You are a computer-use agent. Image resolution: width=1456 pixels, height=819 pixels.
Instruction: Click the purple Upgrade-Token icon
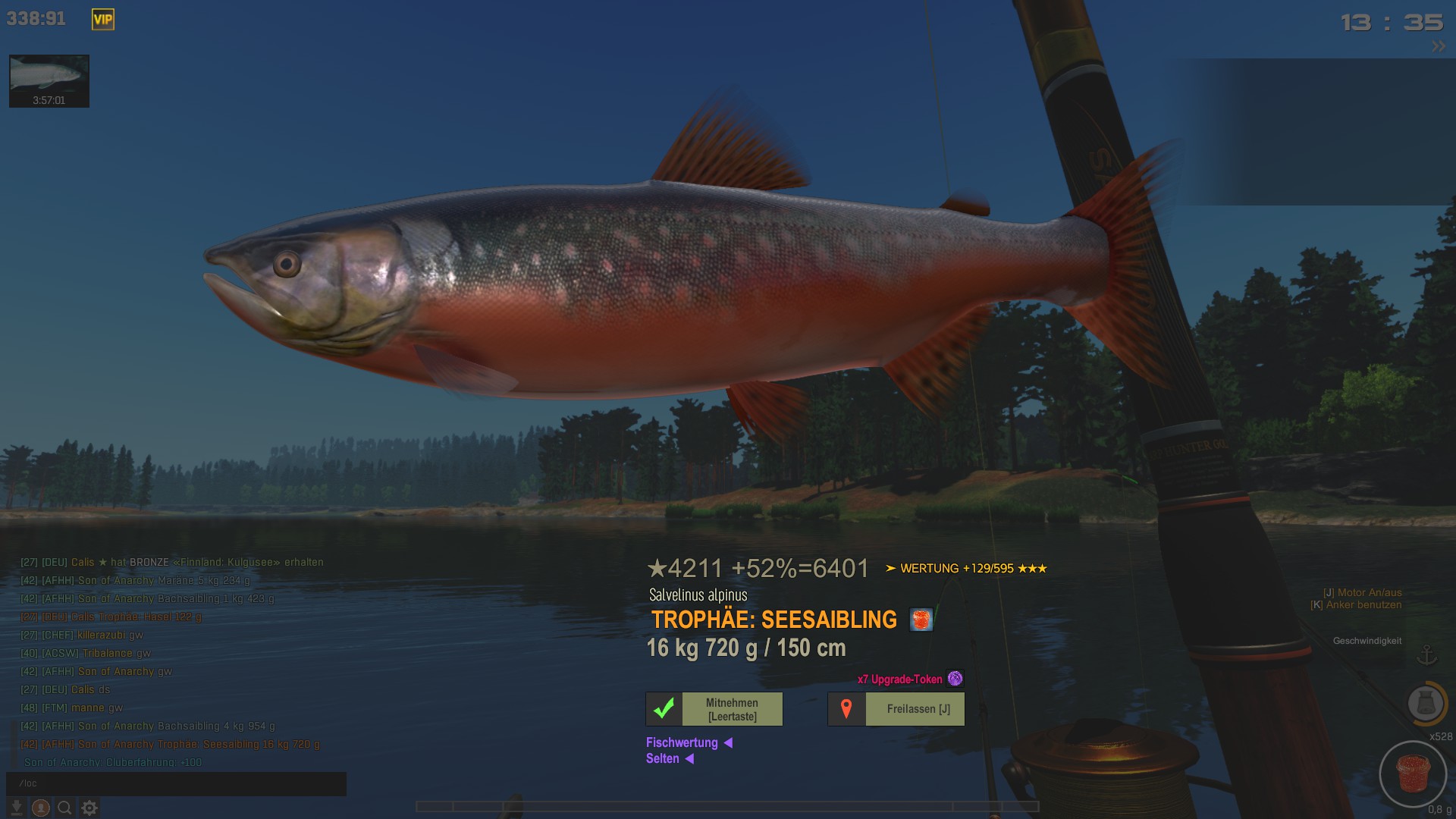(955, 679)
